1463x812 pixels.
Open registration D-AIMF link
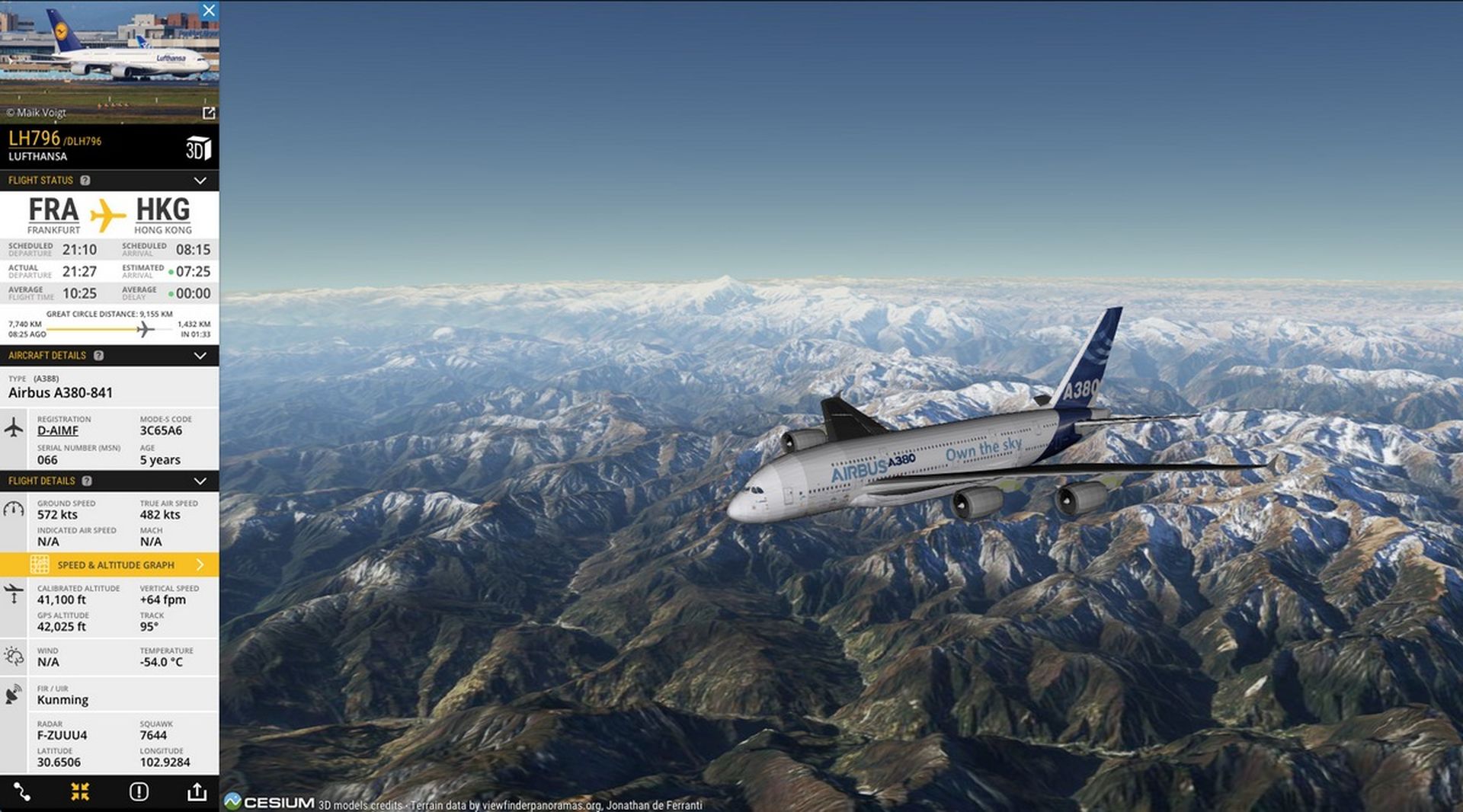coord(58,430)
